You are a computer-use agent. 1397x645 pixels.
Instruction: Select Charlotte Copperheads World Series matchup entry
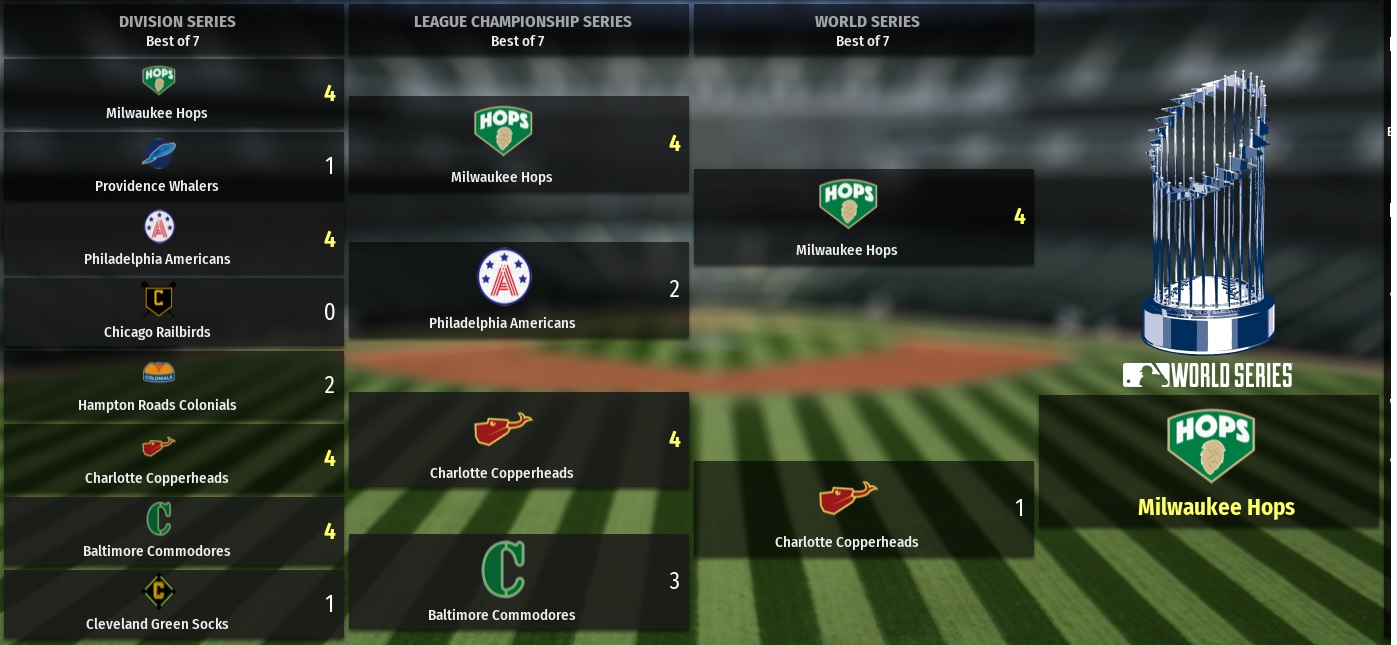863,509
